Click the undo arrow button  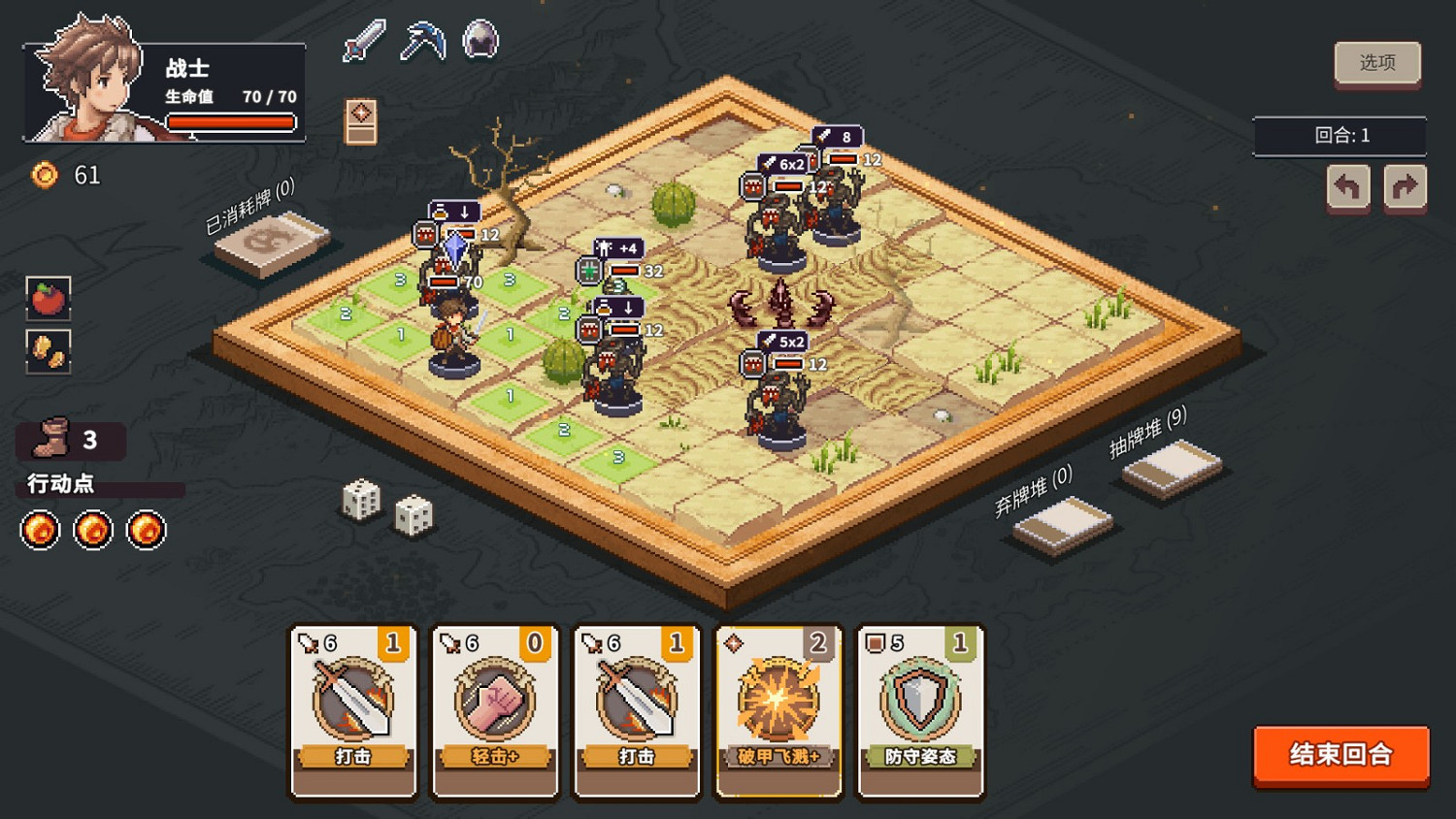(1348, 185)
